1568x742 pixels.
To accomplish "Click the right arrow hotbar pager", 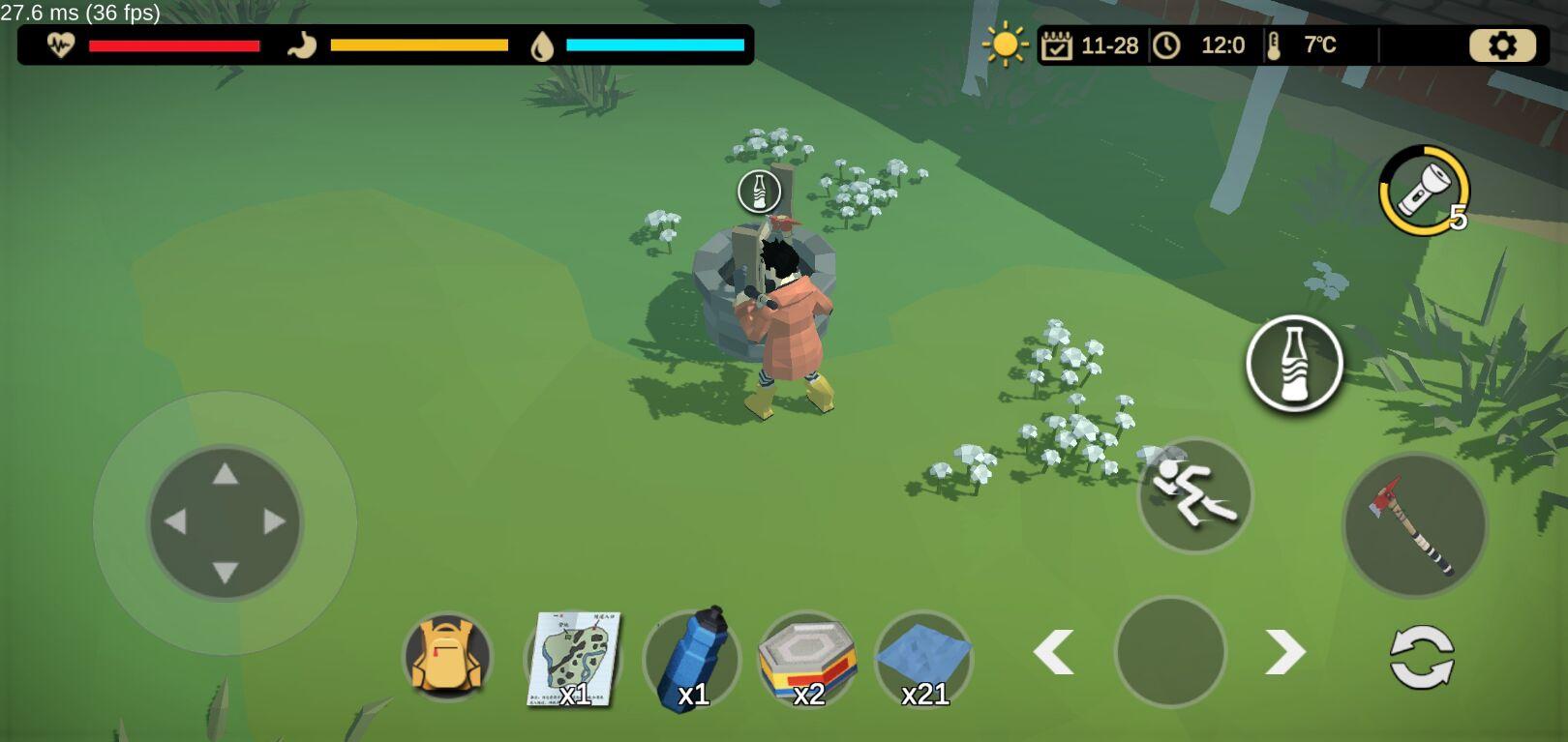I will pos(1285,652).
